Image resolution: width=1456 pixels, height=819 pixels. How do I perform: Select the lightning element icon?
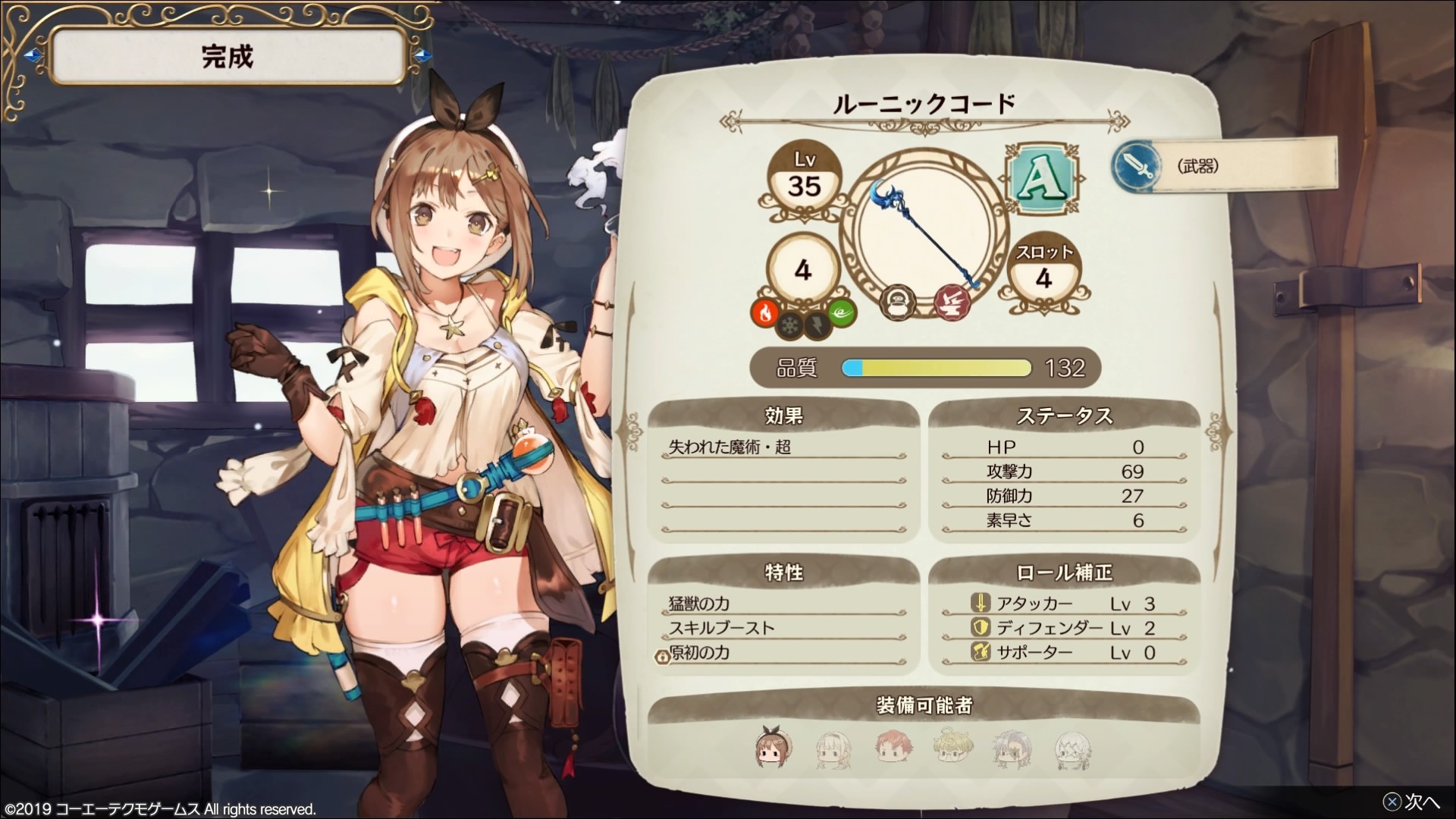(817, 326)
